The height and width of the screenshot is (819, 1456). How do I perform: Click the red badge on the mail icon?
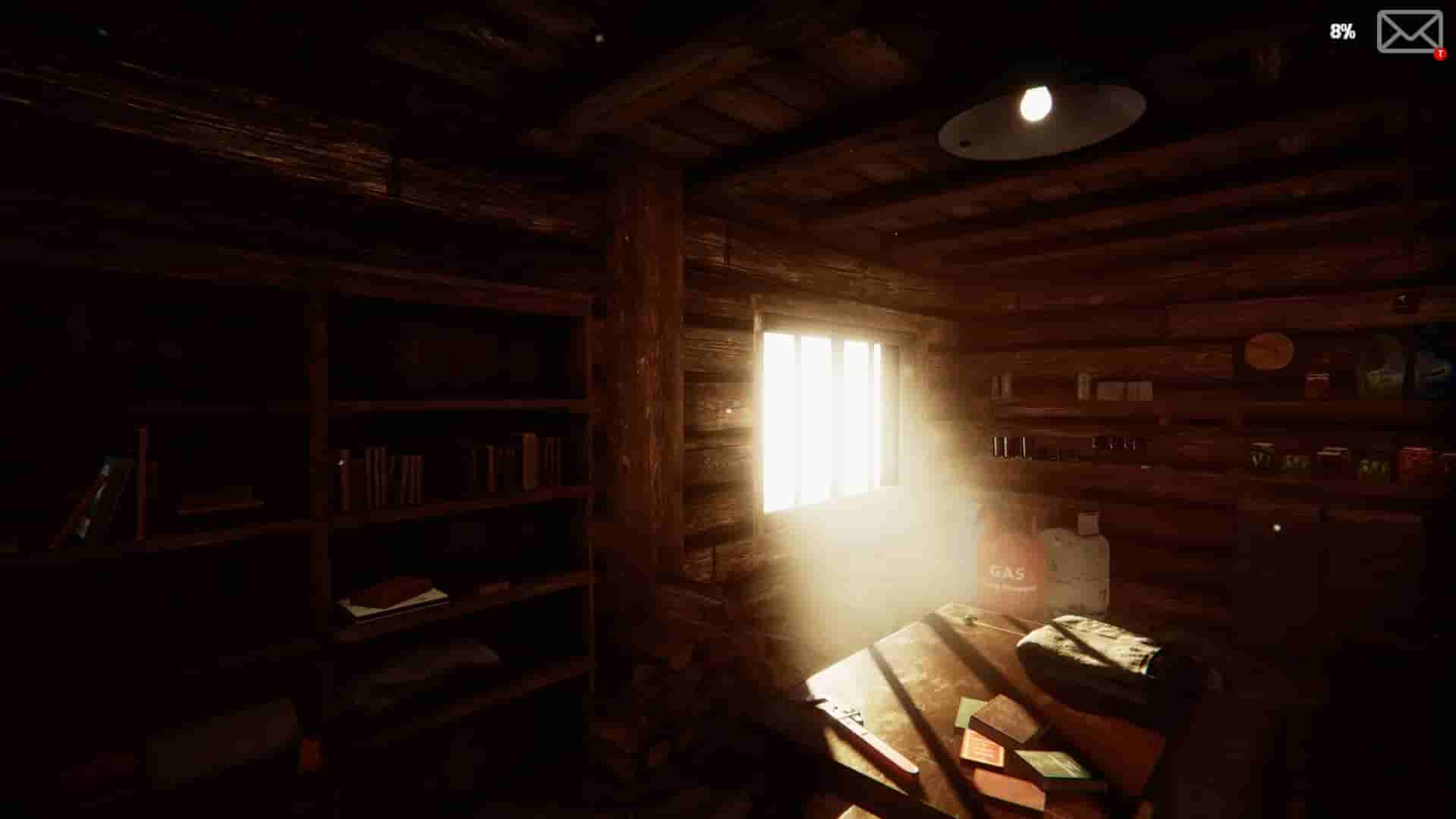pyautogui.click(x=1438, y=53)
